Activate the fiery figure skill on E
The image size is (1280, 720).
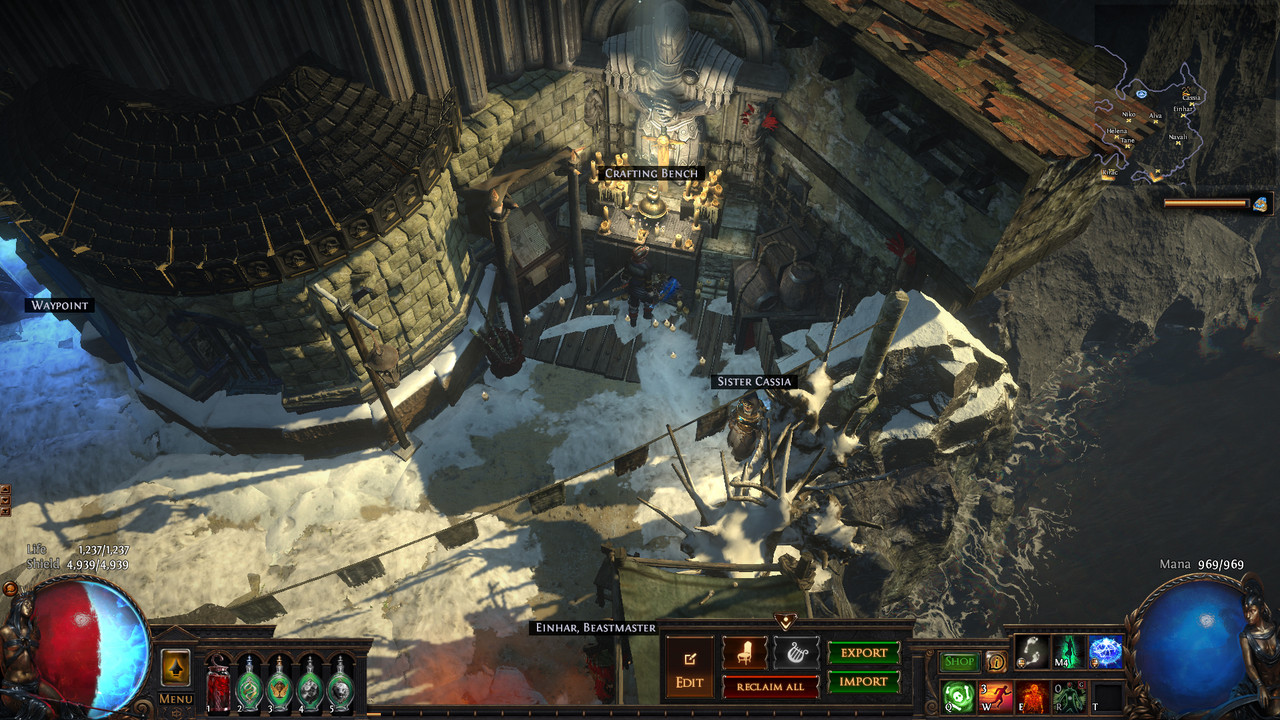click(1034, 696)
